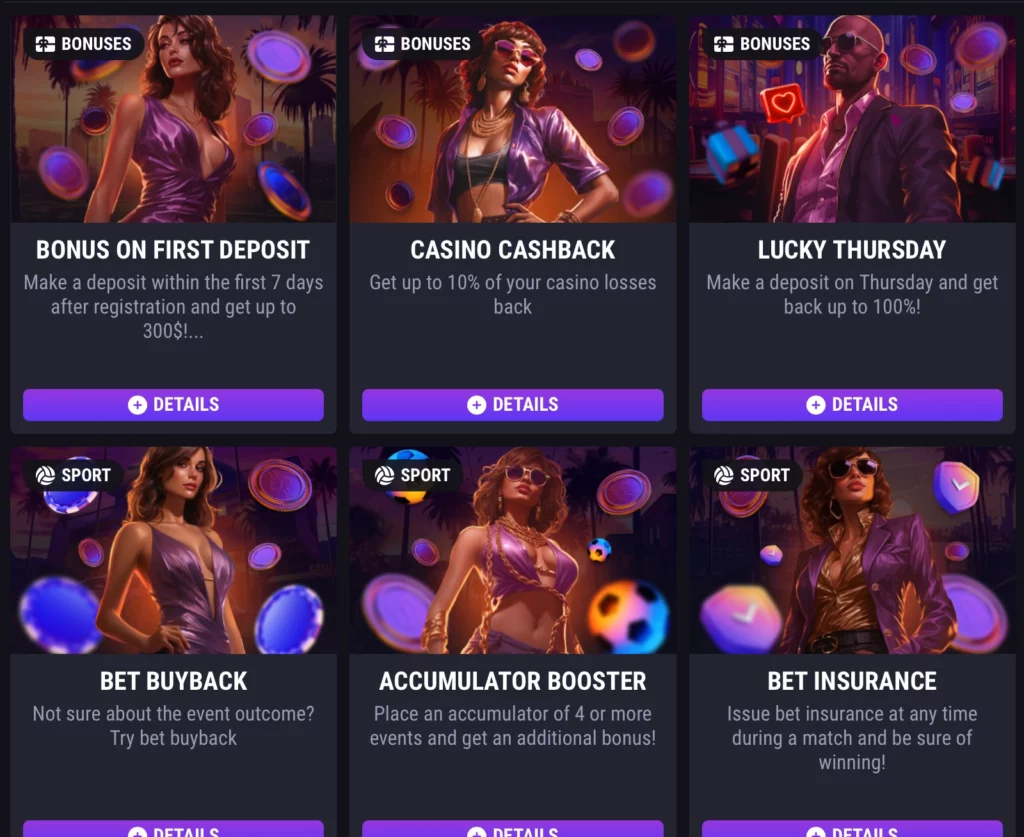Open the Bet Buyback details button
1024x837 pixels.
[x=173, y=830]
